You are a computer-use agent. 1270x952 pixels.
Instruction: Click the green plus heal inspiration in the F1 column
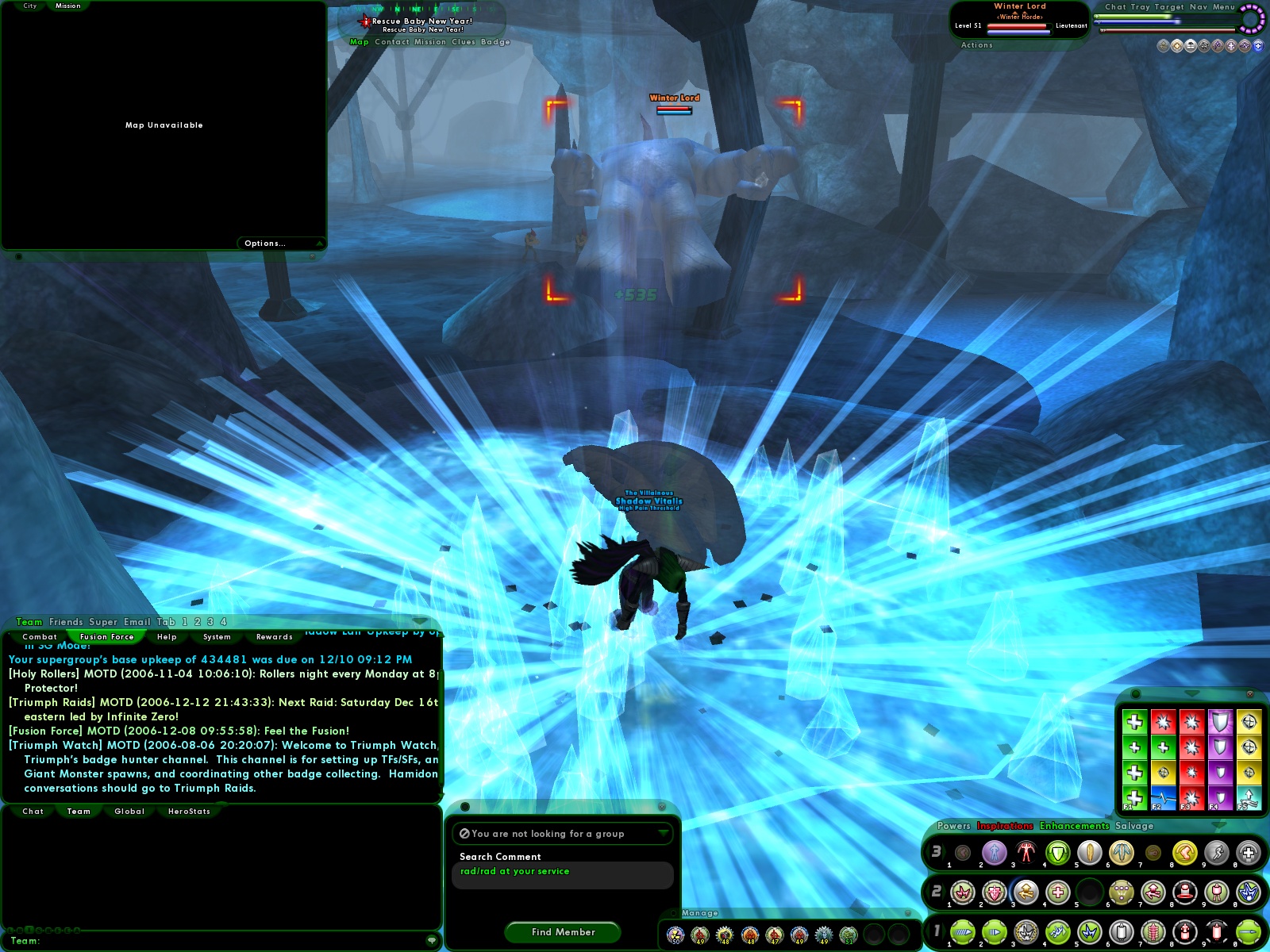pyautogui.click(x=1135, y=722)
